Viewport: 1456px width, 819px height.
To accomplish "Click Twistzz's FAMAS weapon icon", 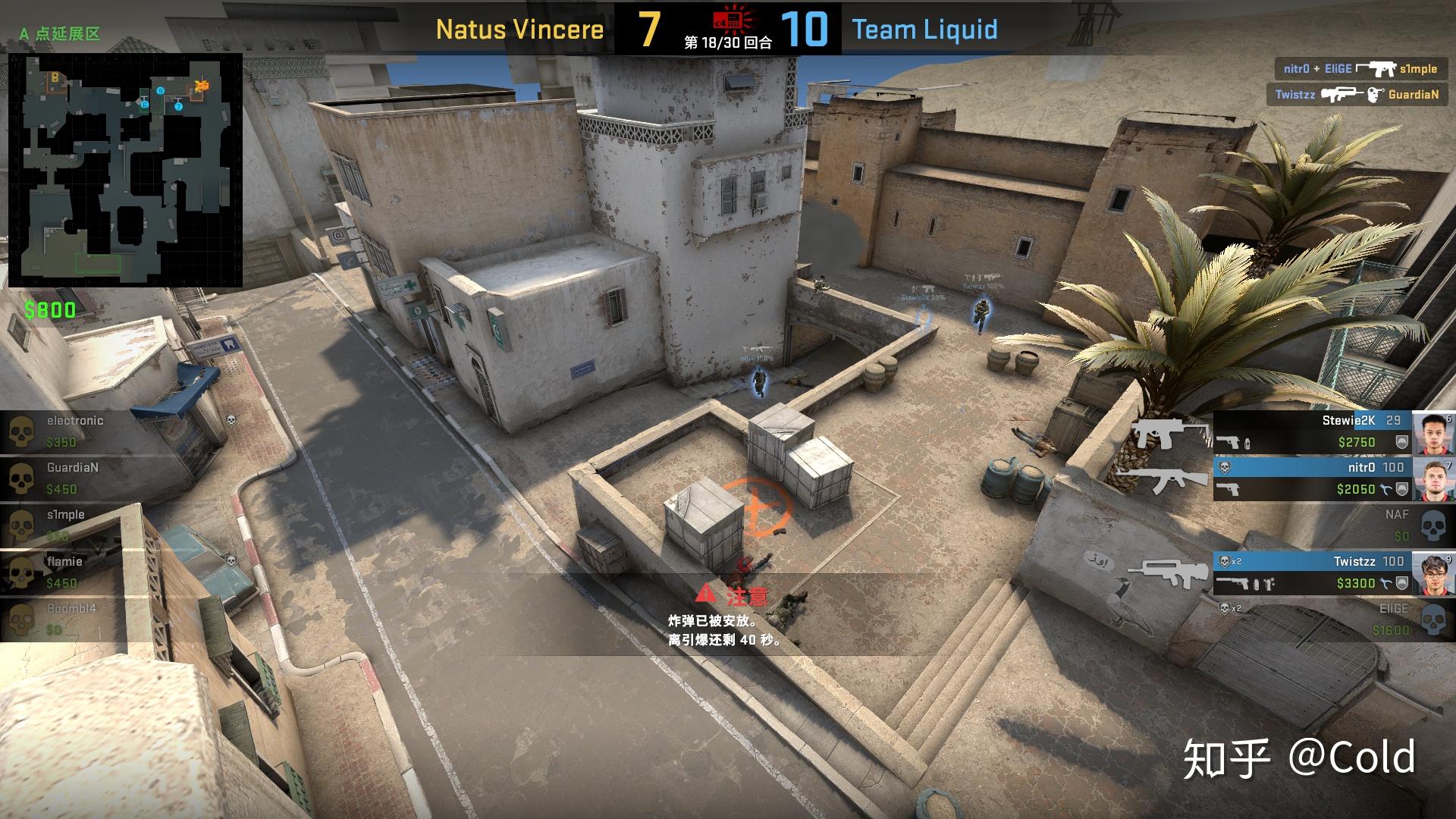I will 1172,575.
